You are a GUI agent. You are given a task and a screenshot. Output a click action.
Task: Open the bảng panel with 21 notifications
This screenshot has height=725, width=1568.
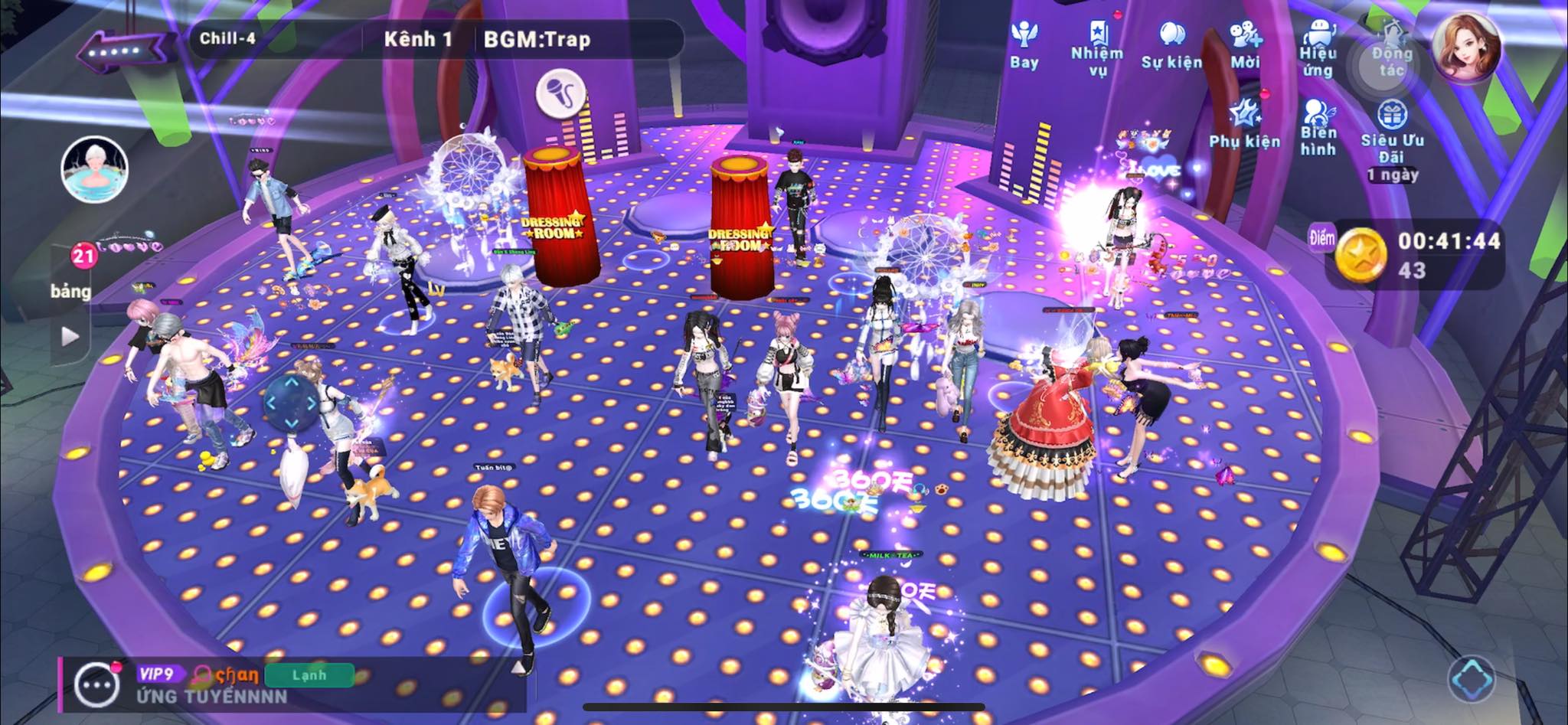click(x=72, y=272)
